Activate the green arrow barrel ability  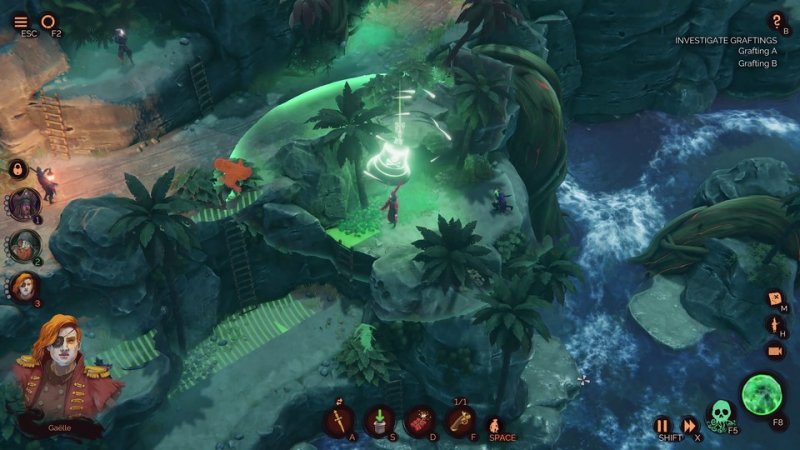(380, 421)
